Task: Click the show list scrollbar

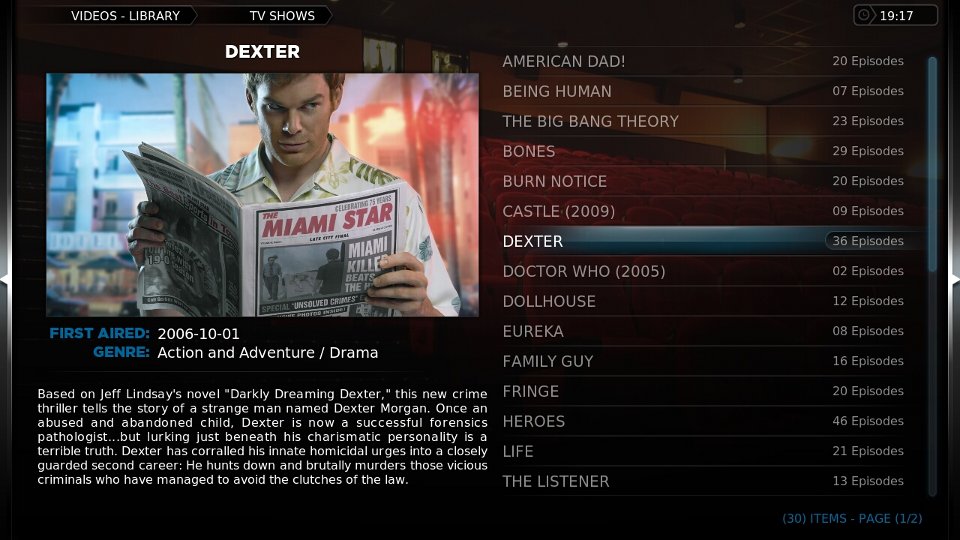Action: (932, 160)
